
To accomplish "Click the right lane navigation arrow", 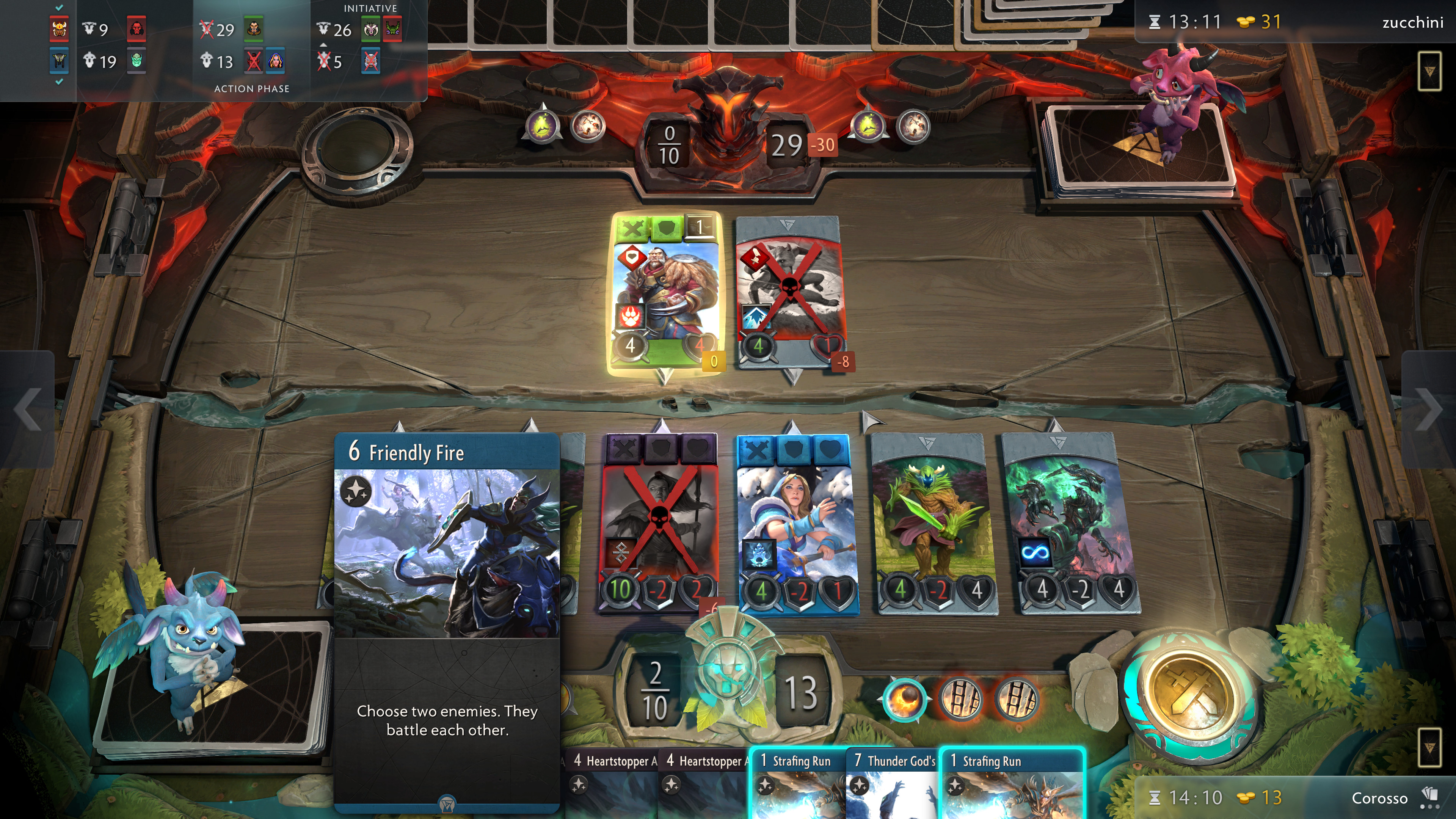I will [1429, 409].
